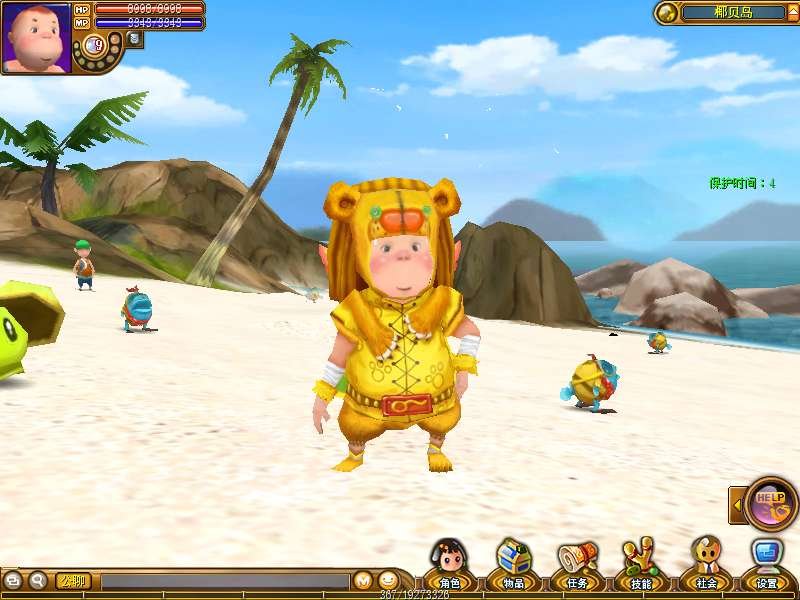Screen dimensions: 800x600
Task: Click the small scroll icon below MP
Action: point(134,40)
